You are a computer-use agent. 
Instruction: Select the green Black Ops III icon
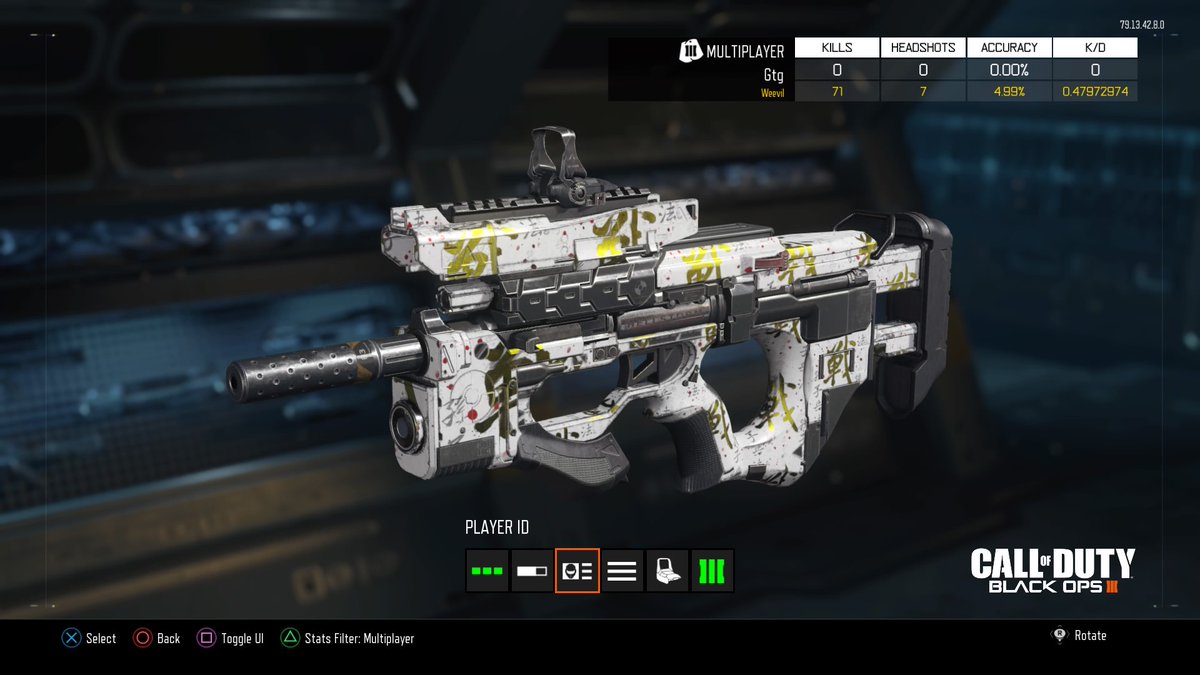(x=712, y=571)
